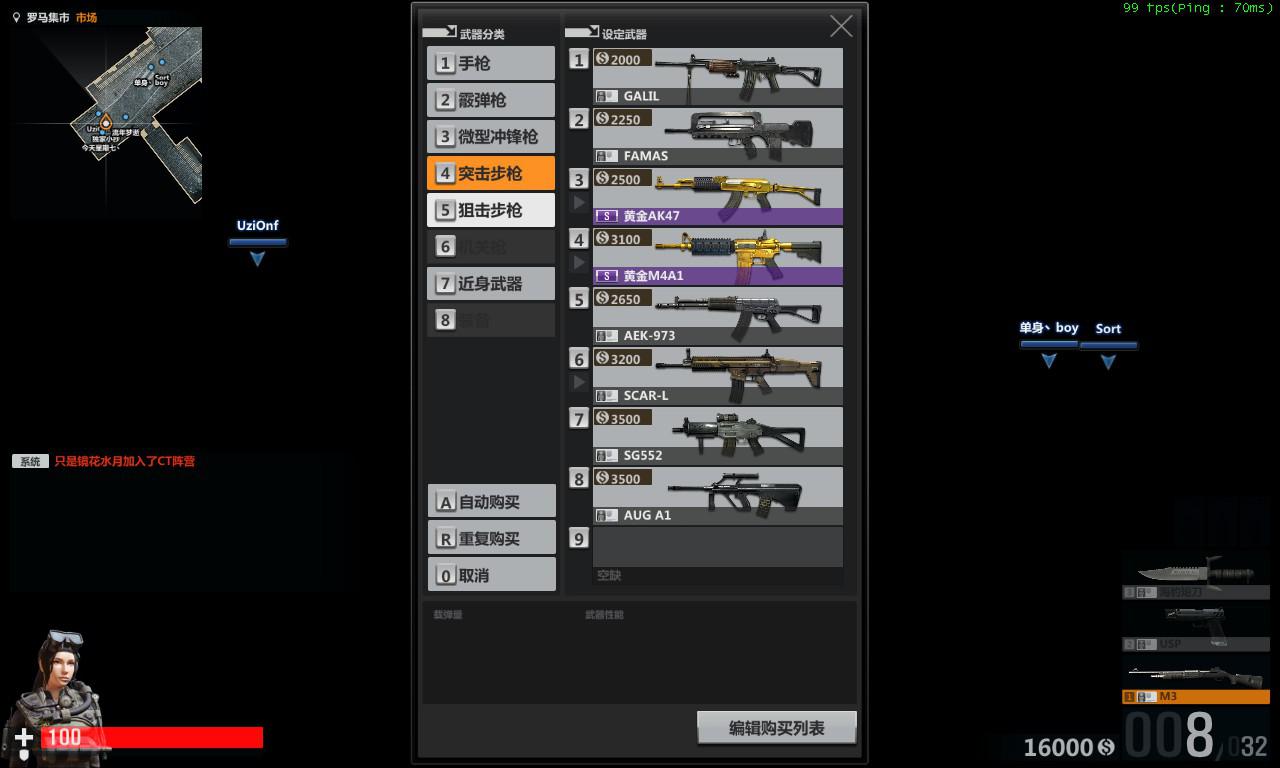Screen dimensions: 1280x768
Task: Buy the 黄金M4A1 rifle
Action: pos(717,256)
